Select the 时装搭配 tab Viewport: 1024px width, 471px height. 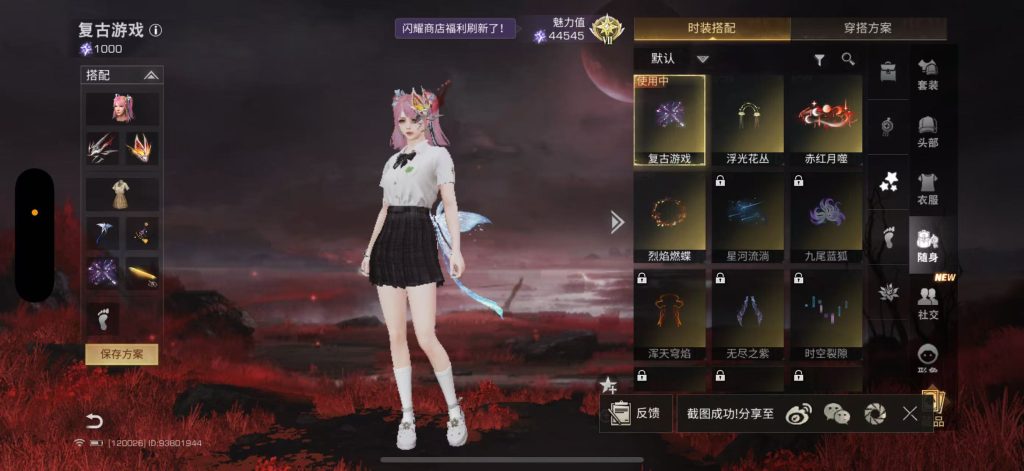click(x=711, y=28)
